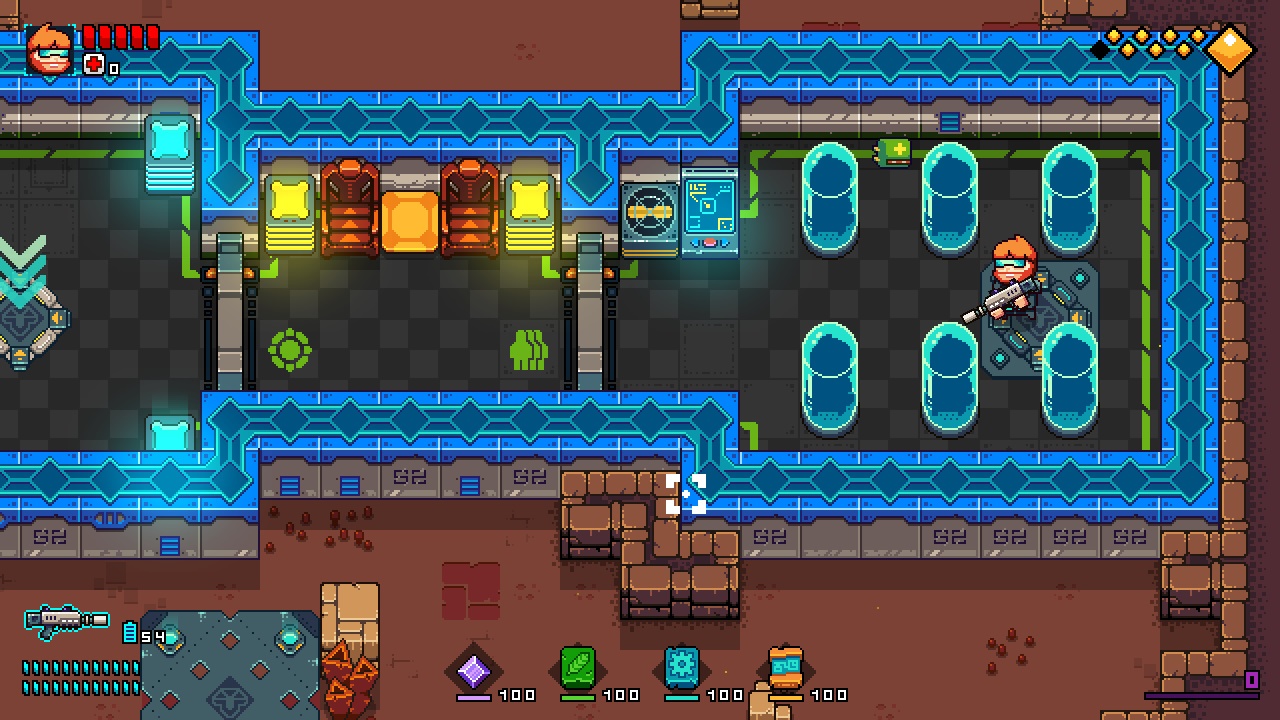
Task: Click the battery icon next to the ammo count
Action: point(129,630)
